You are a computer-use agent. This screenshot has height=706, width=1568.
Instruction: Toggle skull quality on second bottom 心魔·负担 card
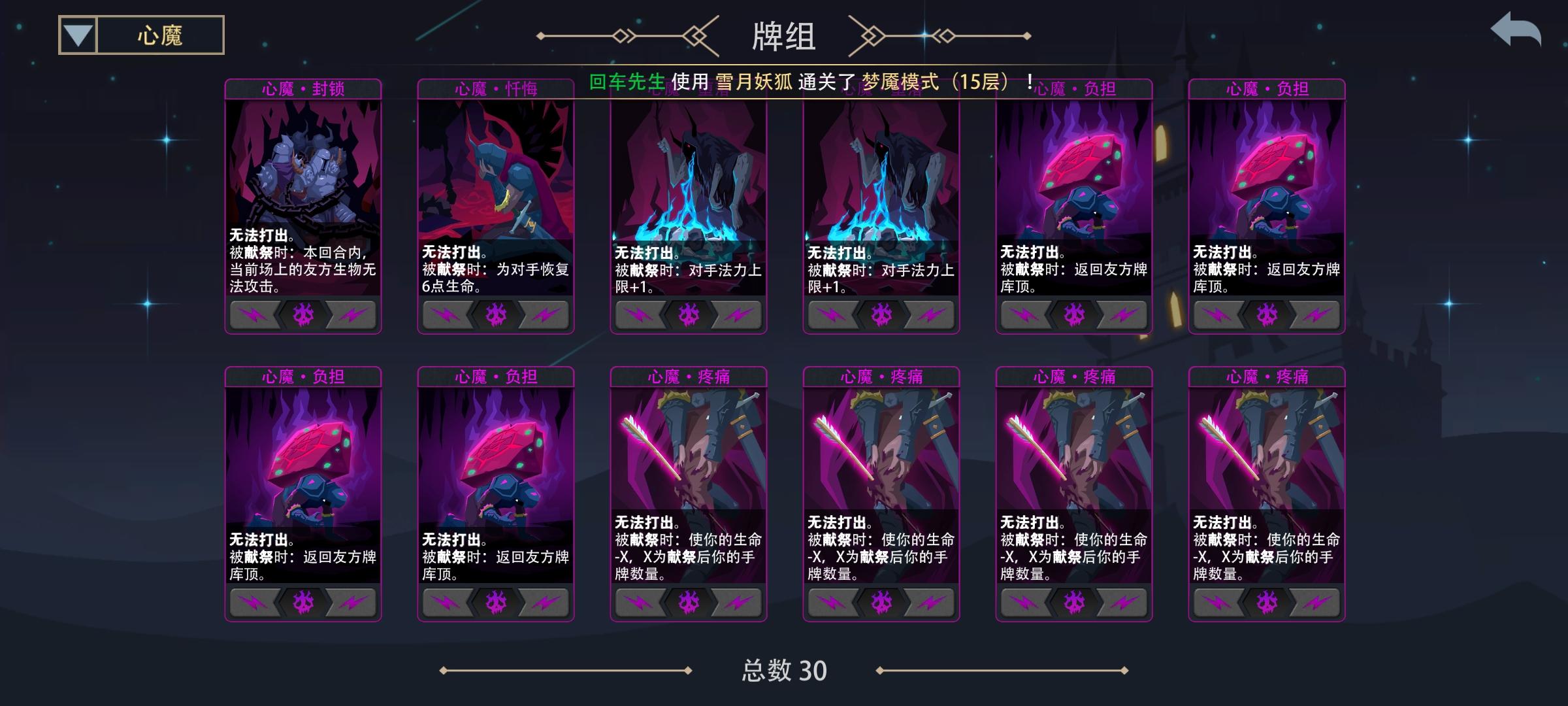tap(495, 603)
